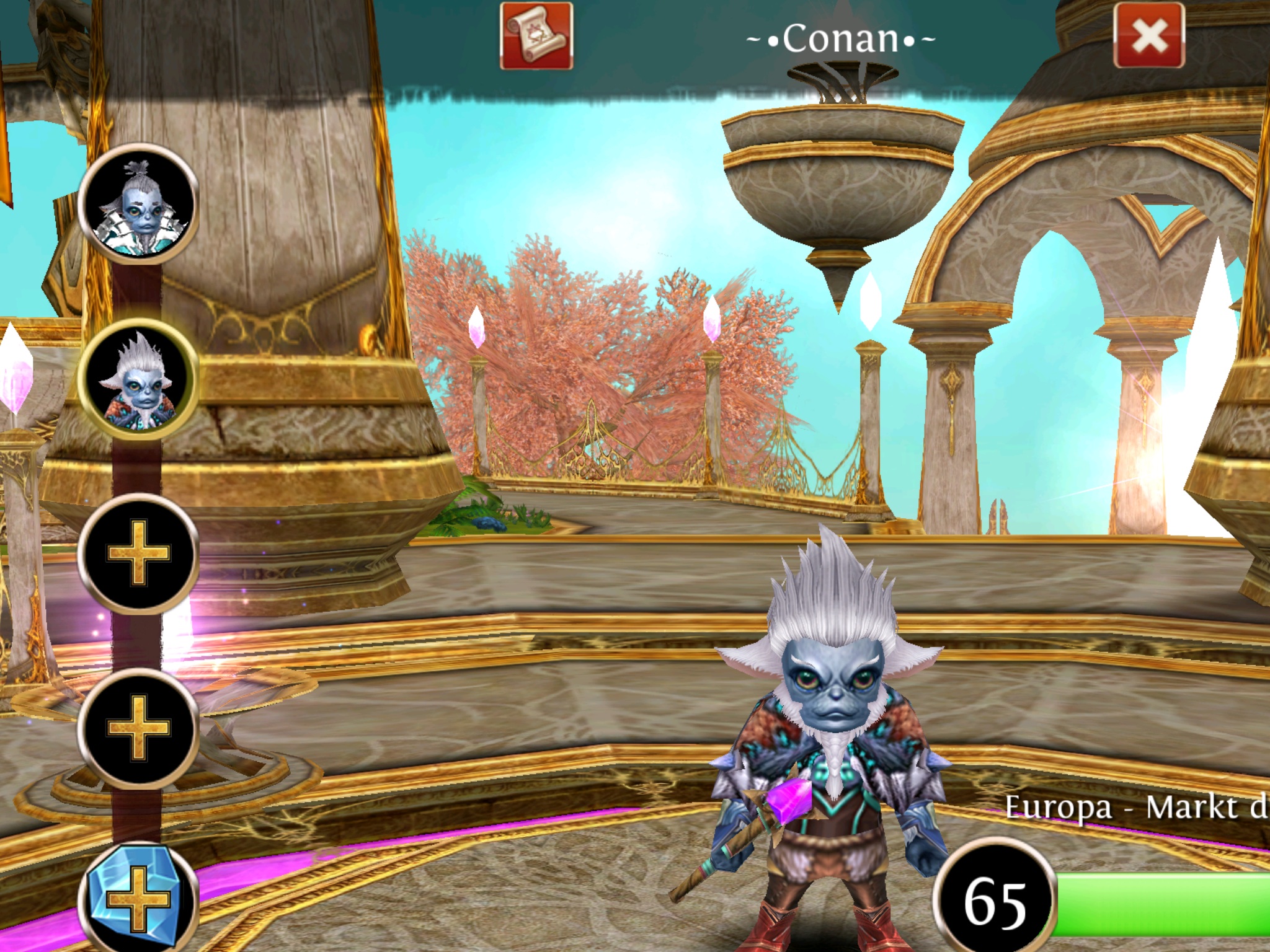Screen dimensions: 1270x952
Task: Select the character portrait with the topknot
Action: point(138,204)
